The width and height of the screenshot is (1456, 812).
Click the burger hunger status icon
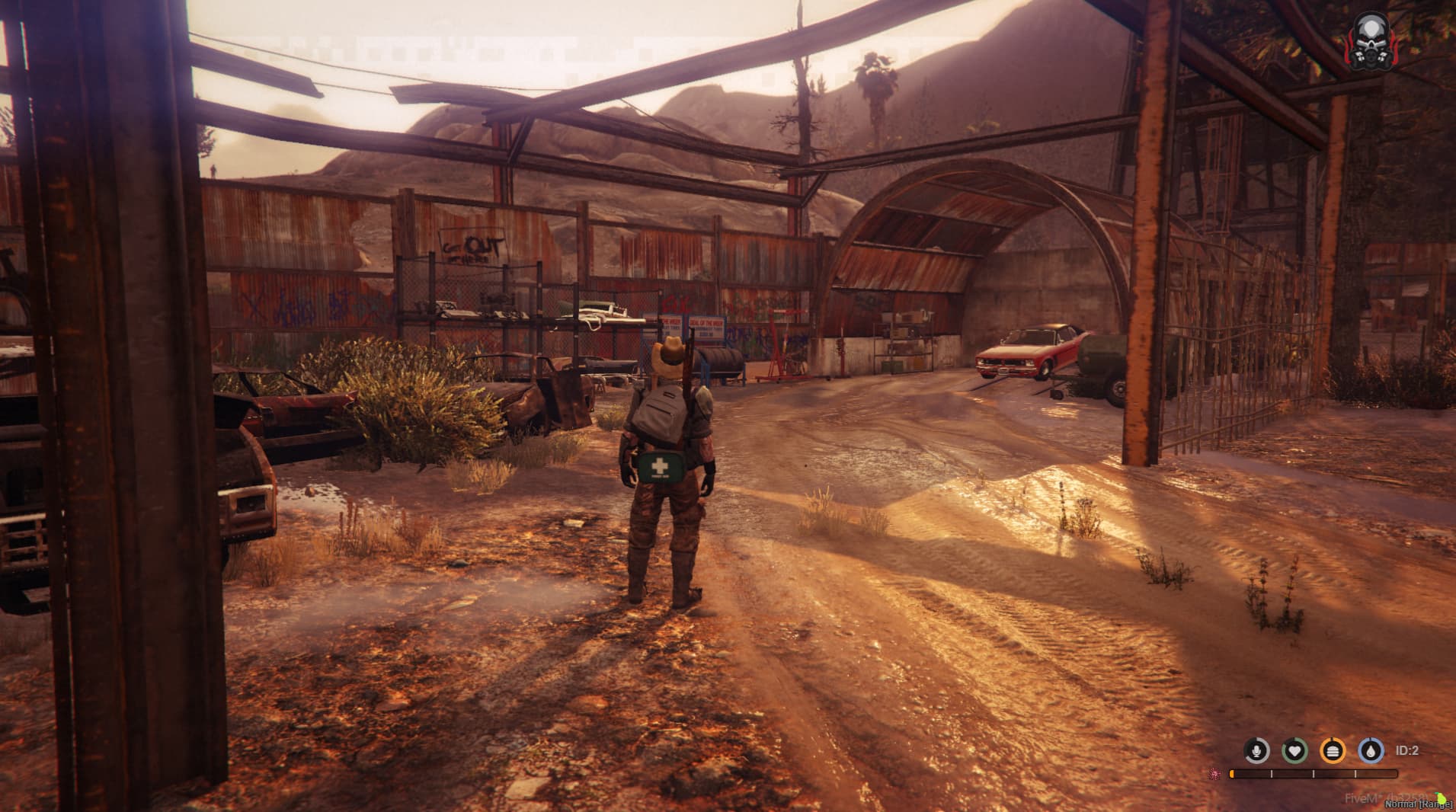tap(1333, 751)
